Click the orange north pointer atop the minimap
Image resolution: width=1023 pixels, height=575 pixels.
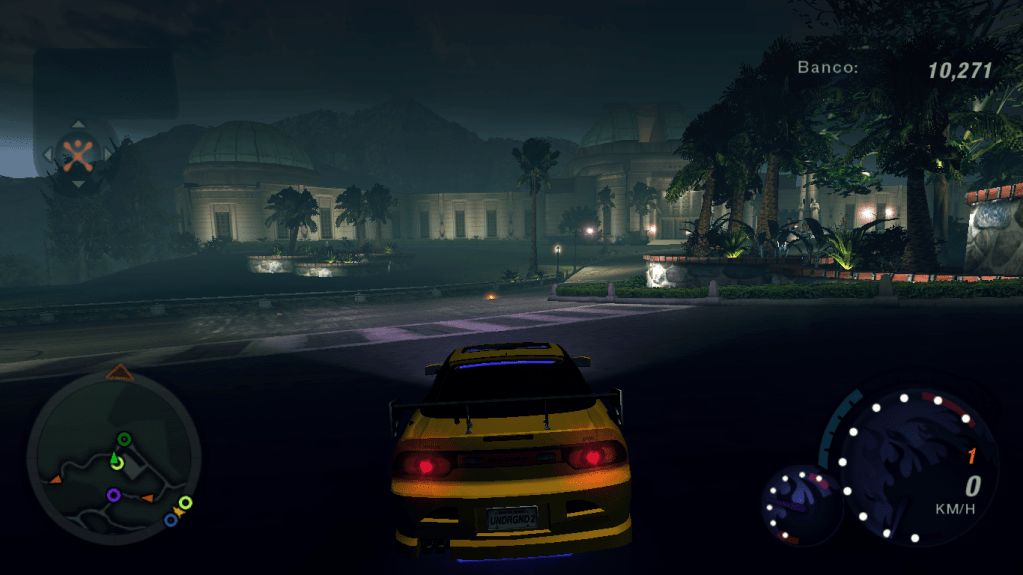pyautogui.click(x=120, y=373)
